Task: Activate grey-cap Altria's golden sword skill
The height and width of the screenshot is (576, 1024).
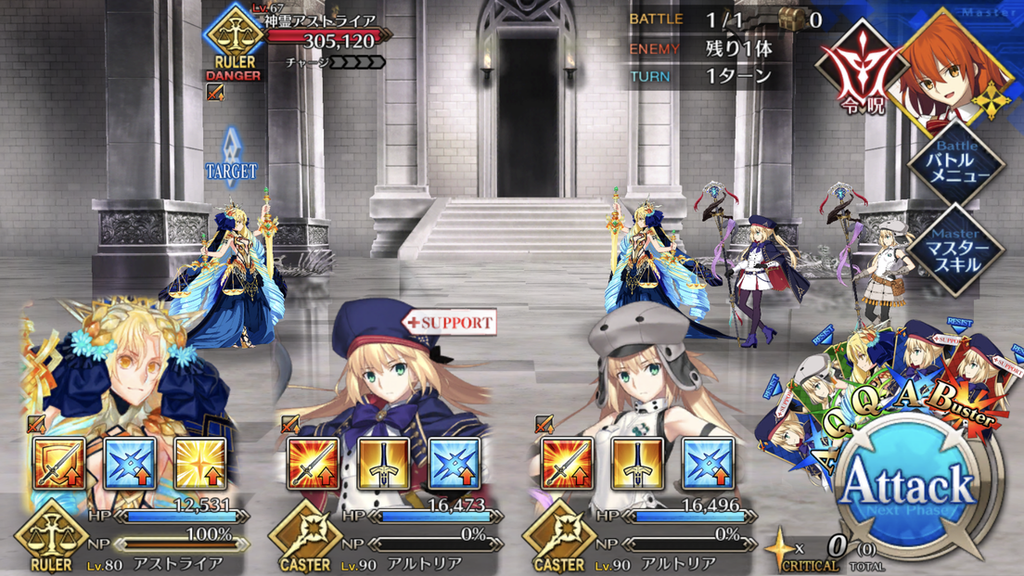Action: tap(637, 464)
